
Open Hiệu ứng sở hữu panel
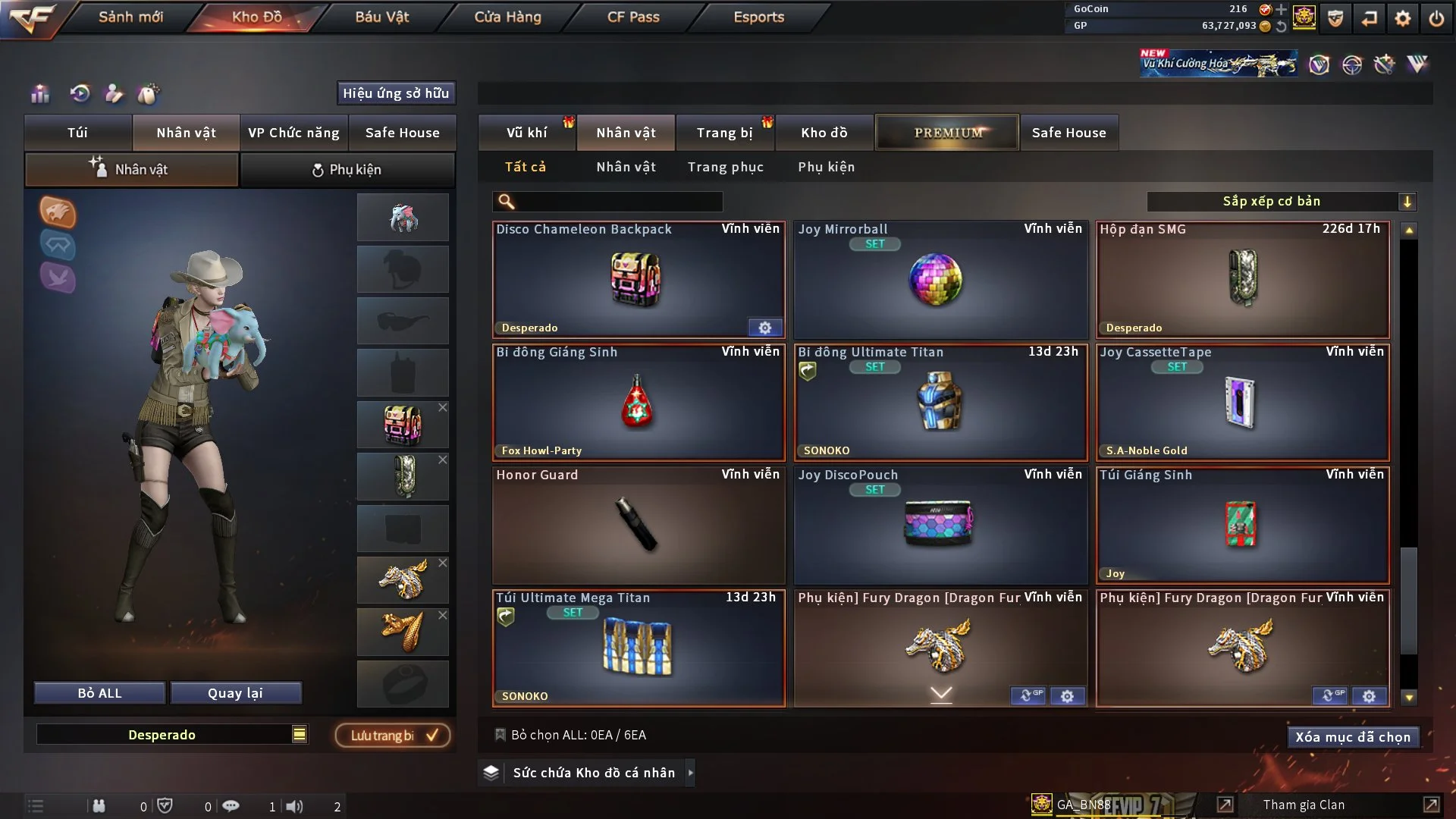(395, 93)
